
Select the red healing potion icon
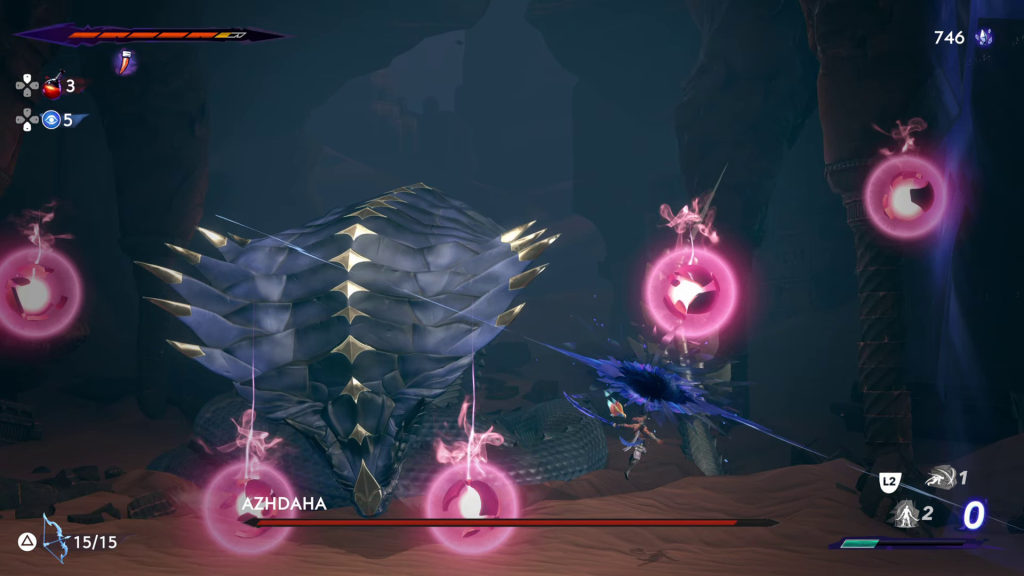coord(52,86)
